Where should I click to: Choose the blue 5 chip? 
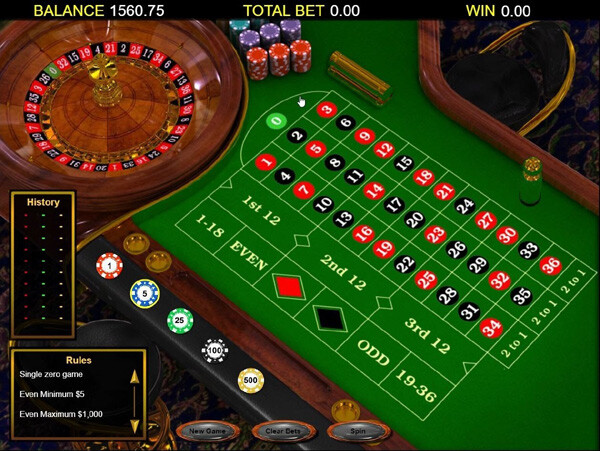pyautogui.click(x=144, y=293)
